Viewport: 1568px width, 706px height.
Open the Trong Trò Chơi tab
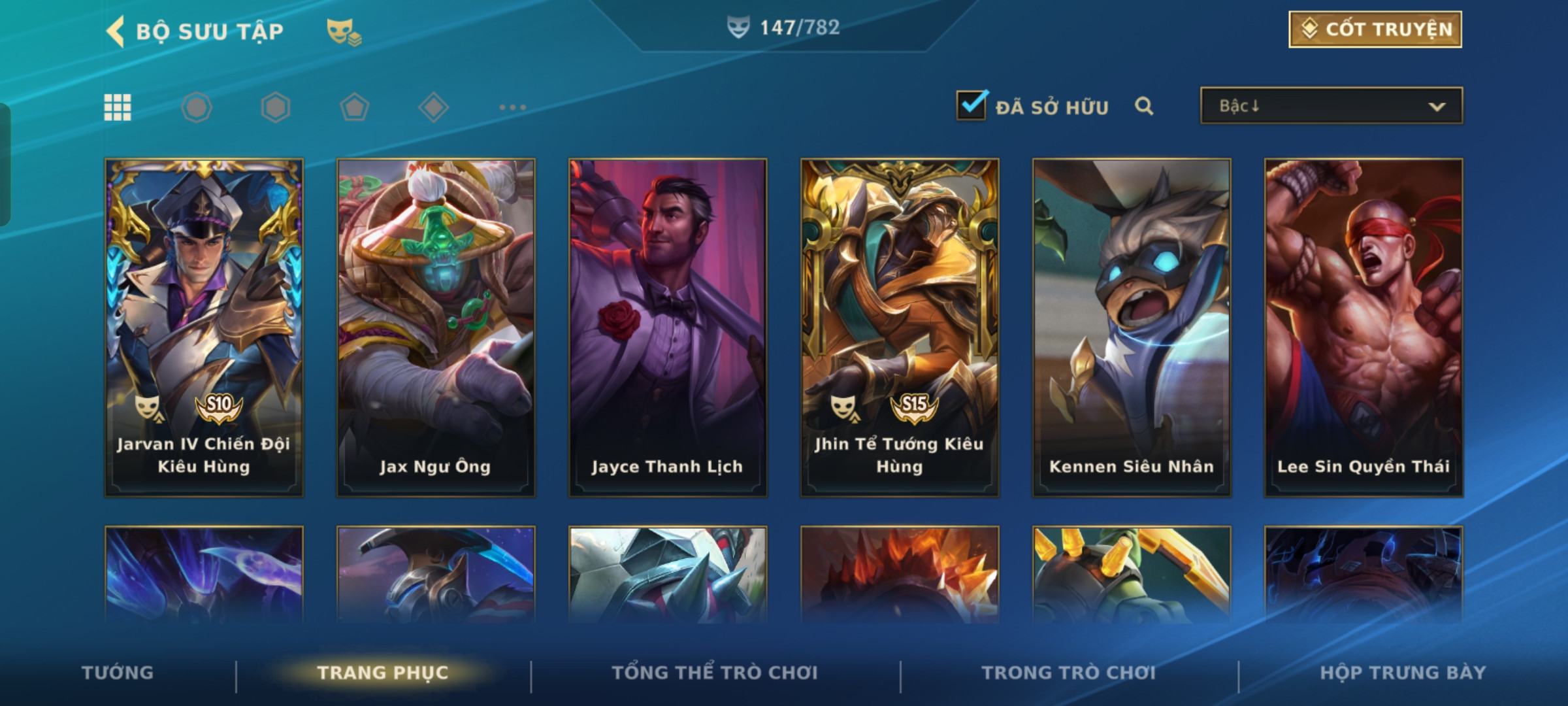tap(1068, 673)
